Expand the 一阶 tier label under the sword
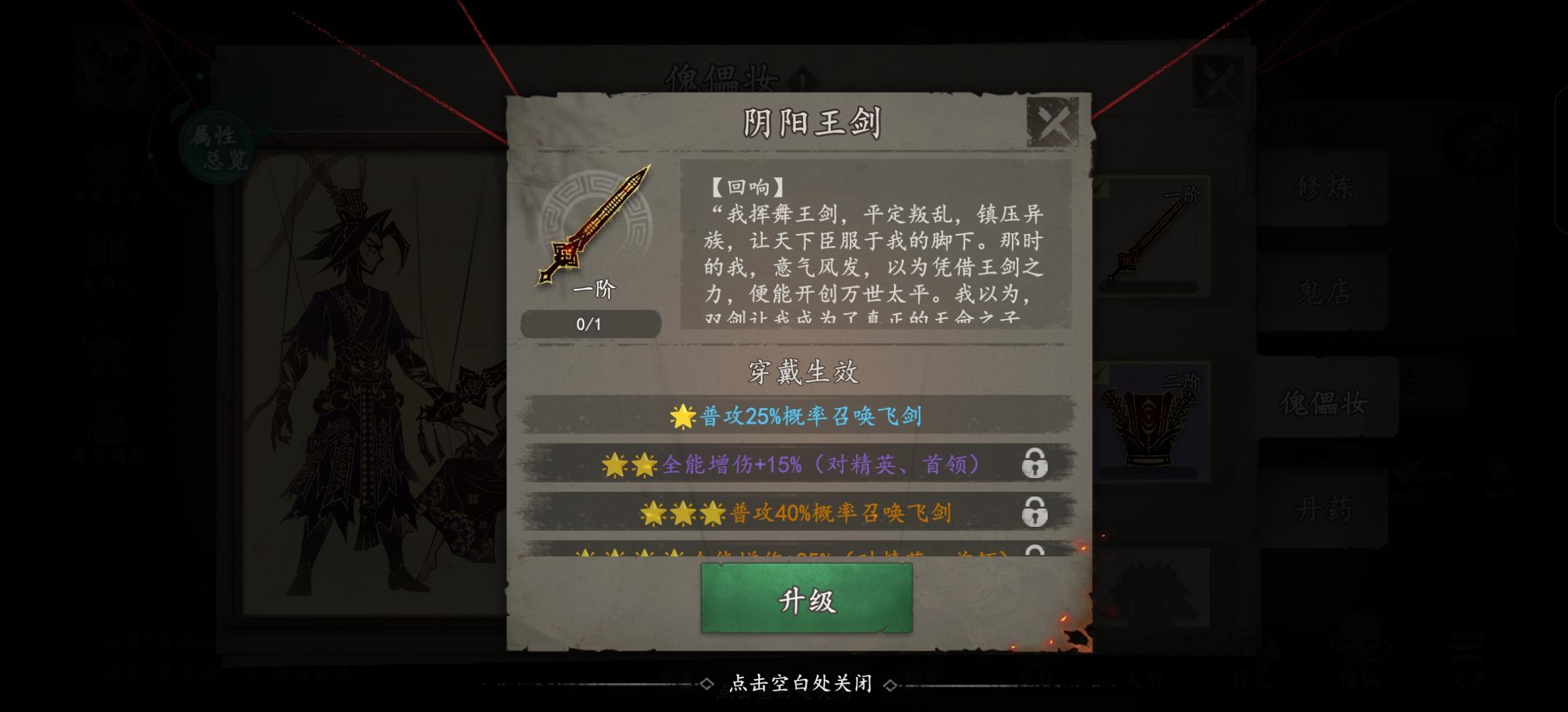 tap(592, 290)
